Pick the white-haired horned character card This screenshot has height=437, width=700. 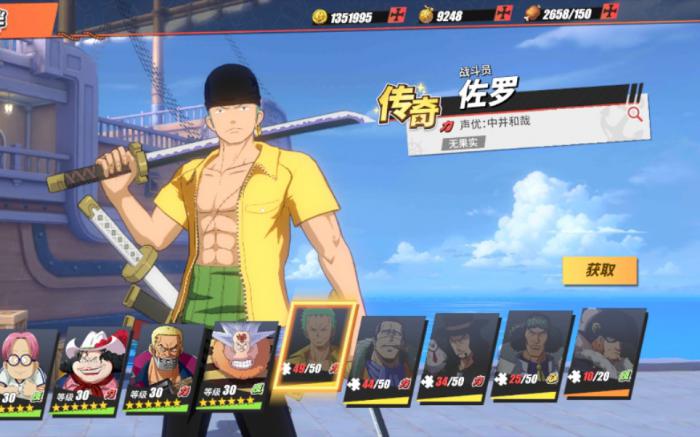coord(237,364)
